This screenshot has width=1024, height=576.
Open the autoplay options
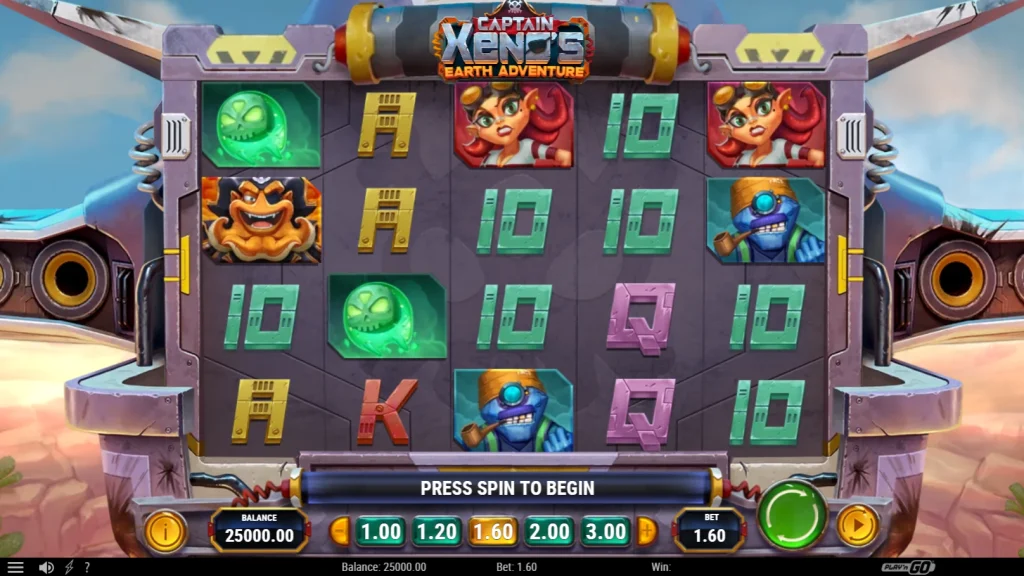857,524
